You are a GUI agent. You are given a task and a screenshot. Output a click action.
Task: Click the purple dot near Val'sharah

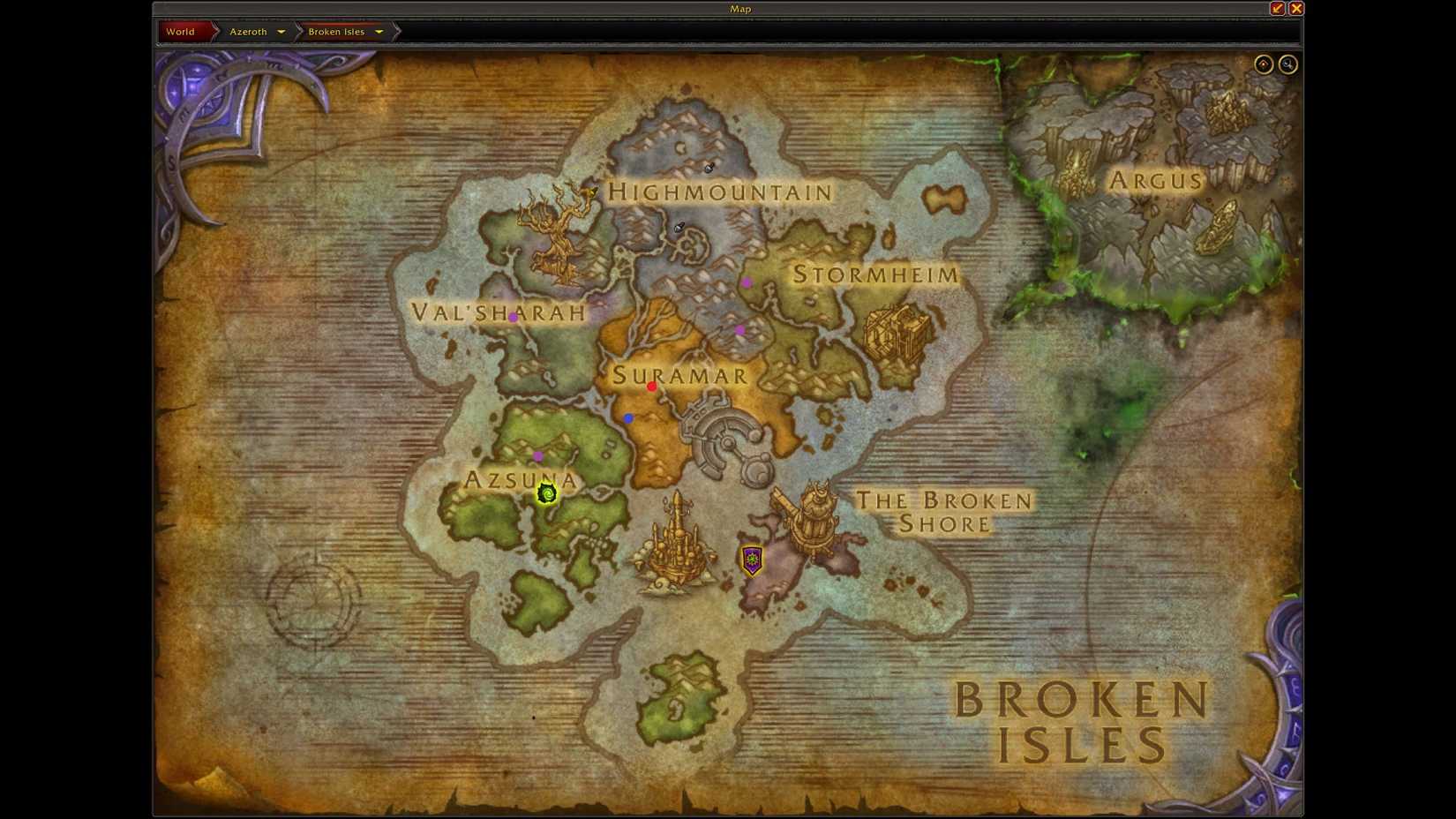(513, 318)
